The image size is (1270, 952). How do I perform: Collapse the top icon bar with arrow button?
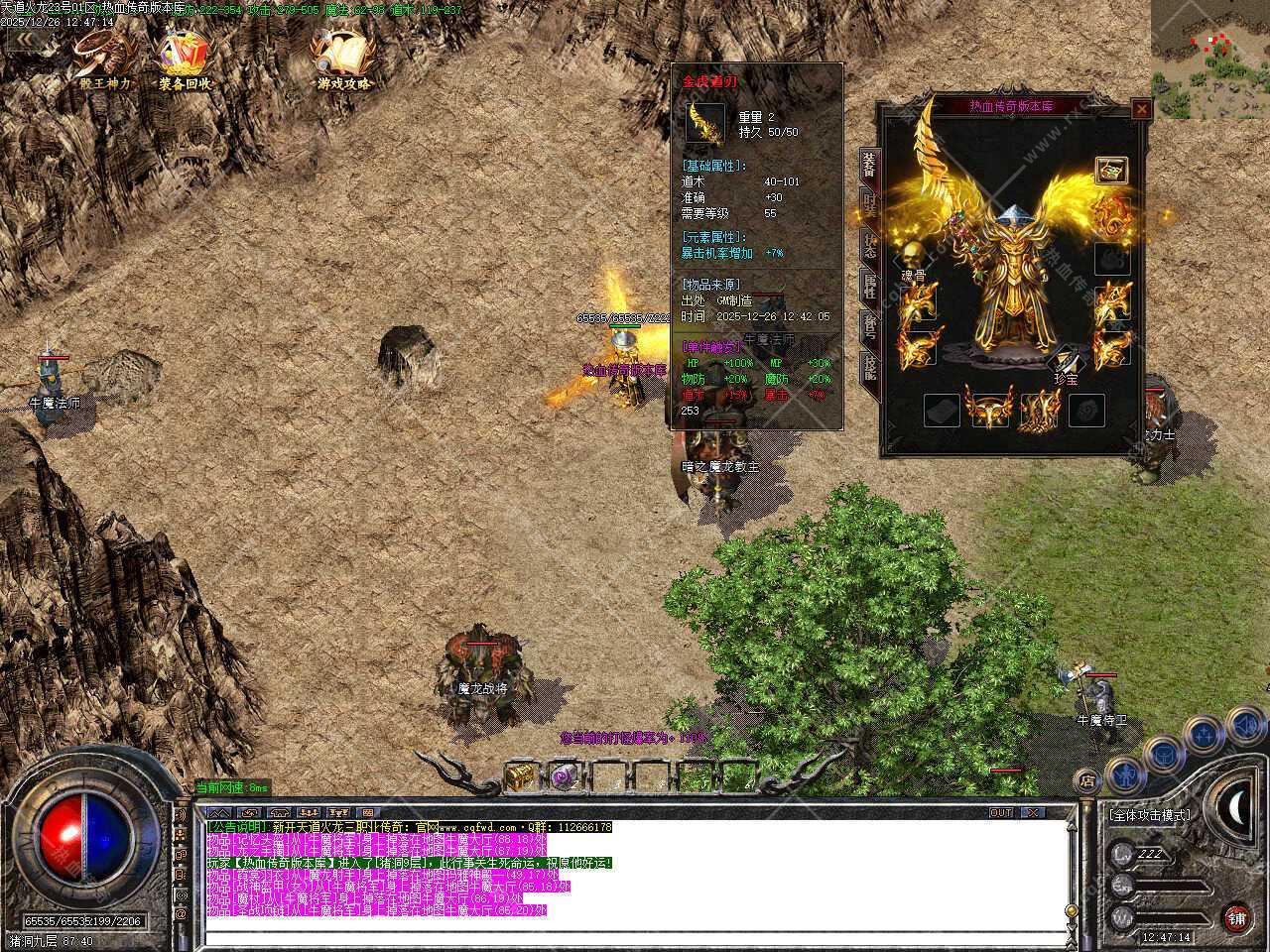27,42
